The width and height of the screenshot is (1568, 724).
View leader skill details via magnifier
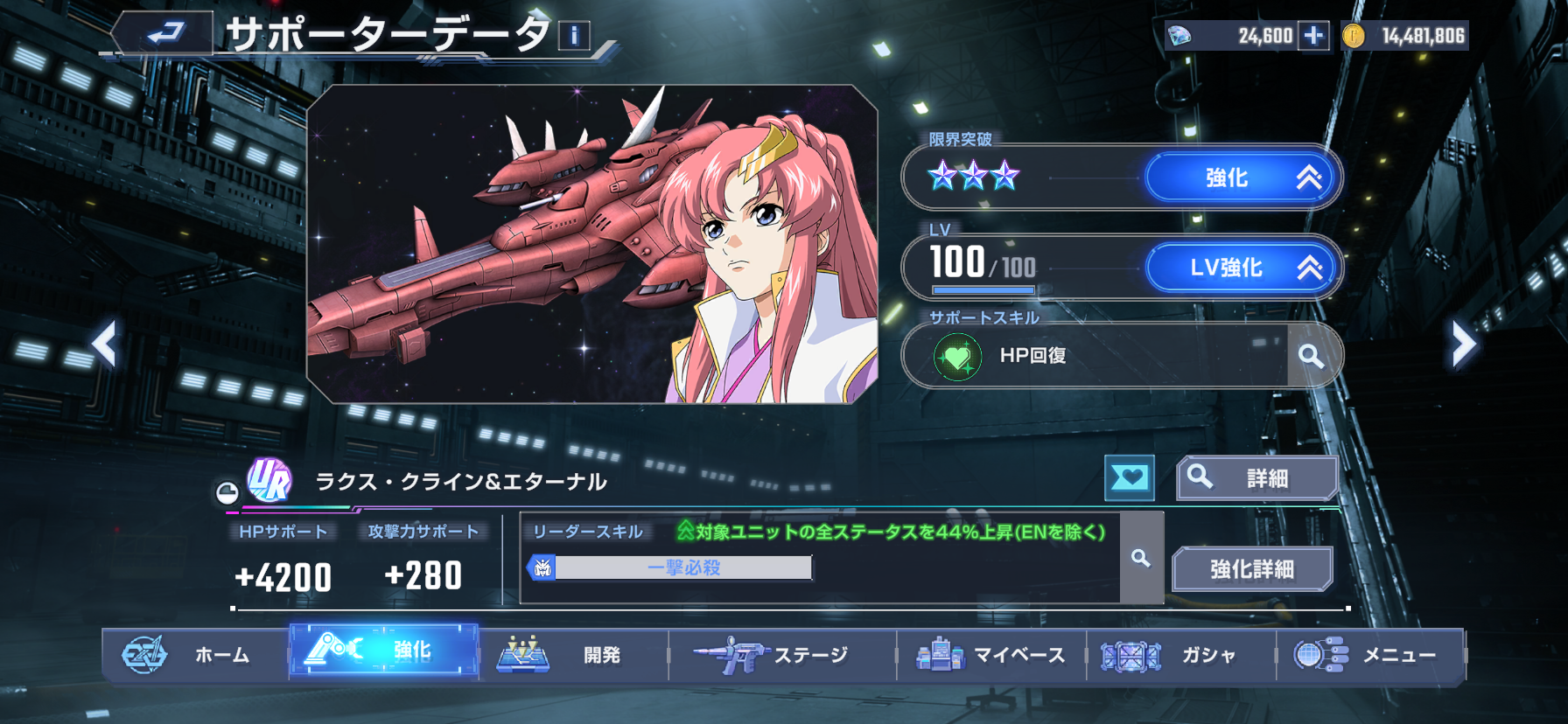(1141, 558)
